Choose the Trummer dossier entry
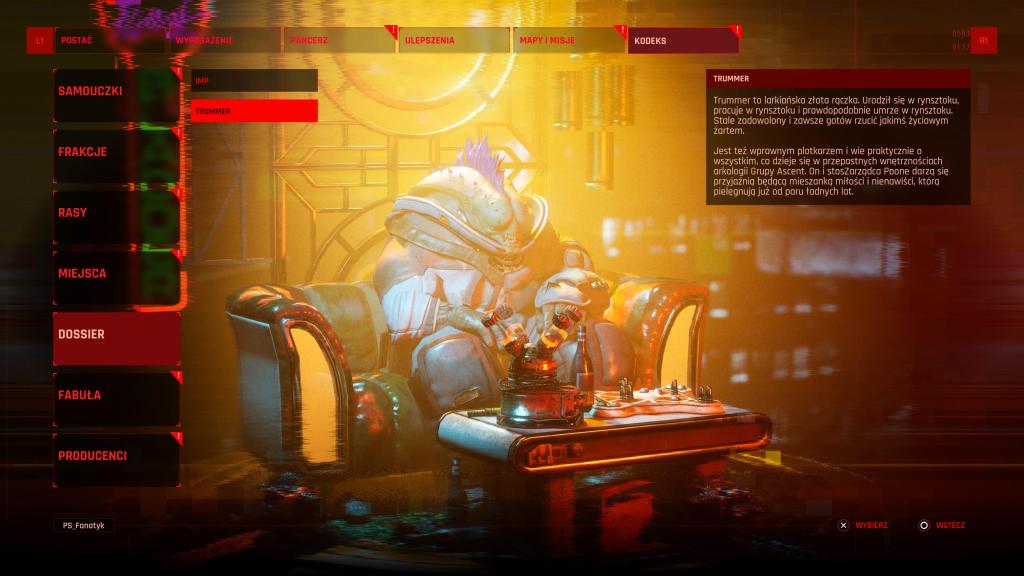The height and width of the screenshot is (576, 1024). click(254, 111)
